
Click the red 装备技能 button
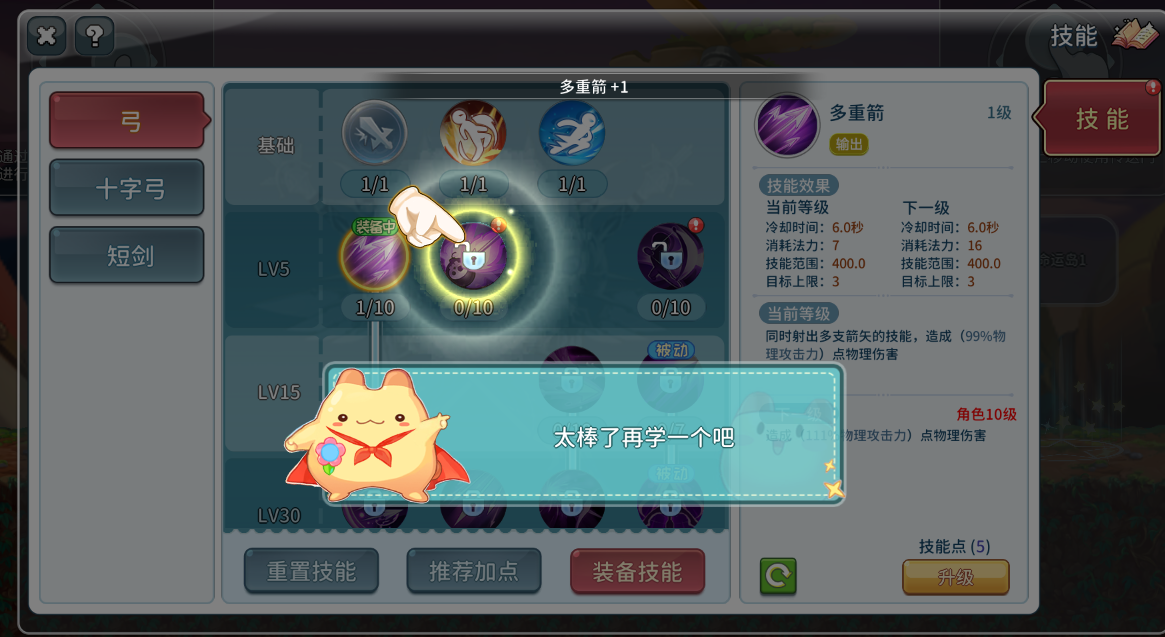(x=637, y=572)
